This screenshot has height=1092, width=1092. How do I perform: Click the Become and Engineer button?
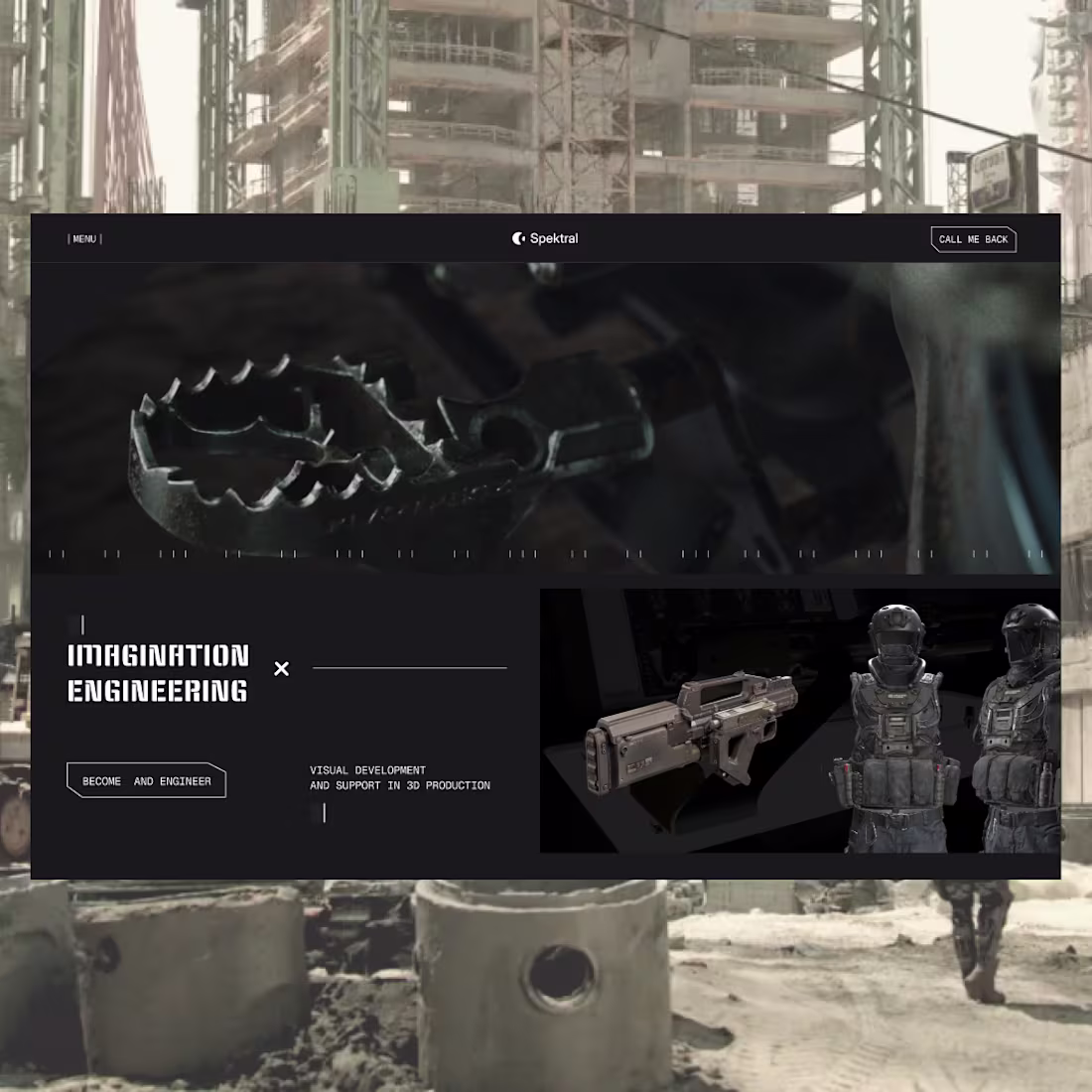[x=146, y=781]
